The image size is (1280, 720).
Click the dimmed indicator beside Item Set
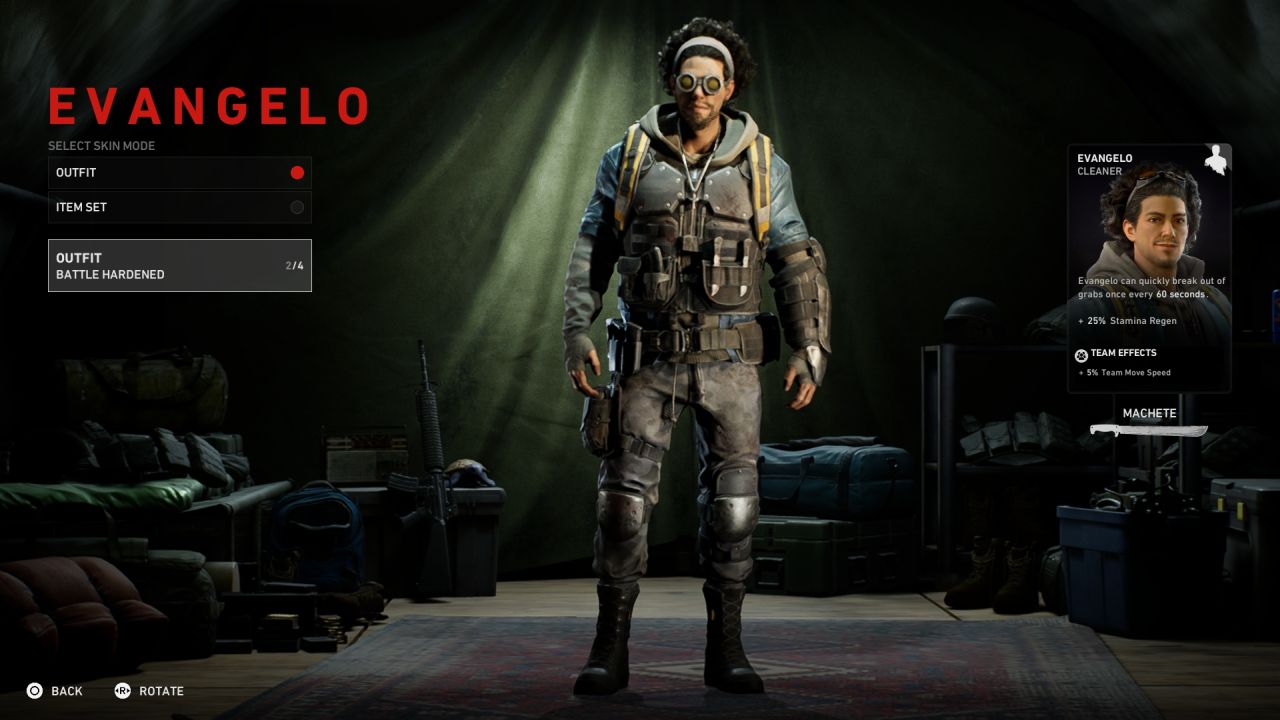tap(296, 207)
